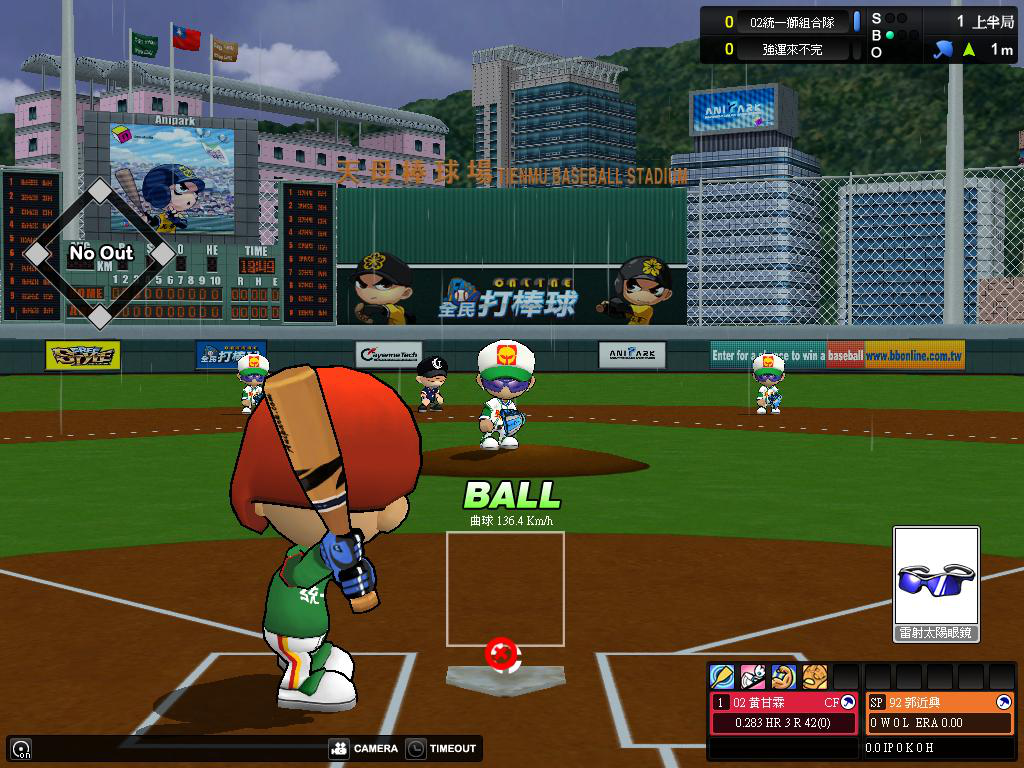Activate the flexing arm skill icon
The image size is (1024, 768).
point(784,677)
